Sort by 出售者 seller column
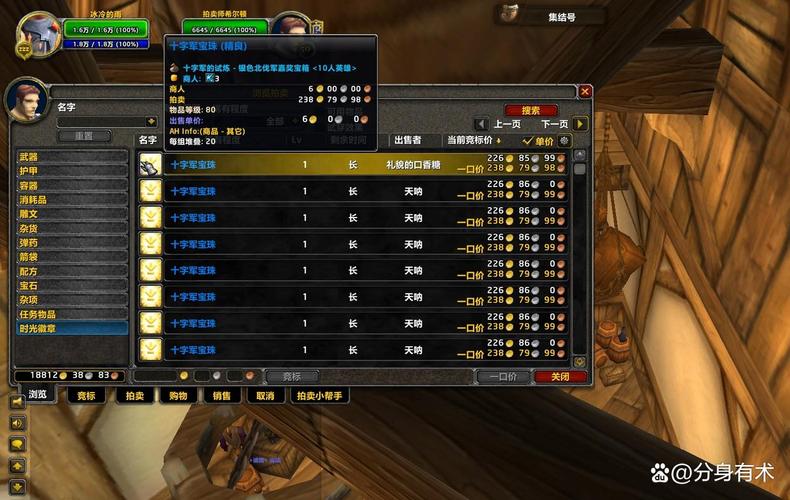Screen dimensions: 790x500 [407, 141]
